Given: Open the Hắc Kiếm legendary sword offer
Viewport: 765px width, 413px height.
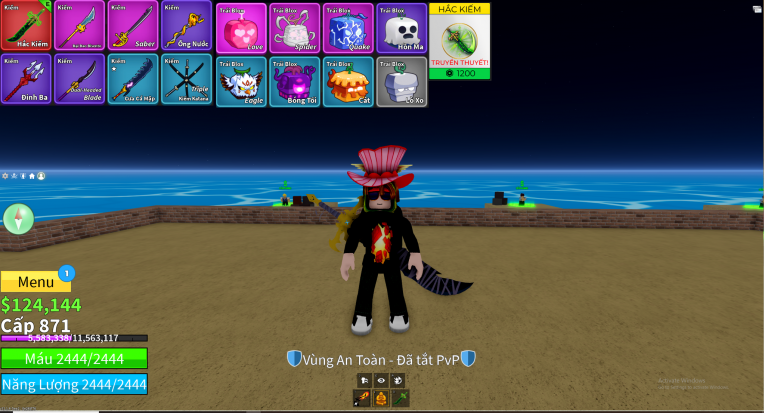Looking at the screenshot, I should click(459, 41).
